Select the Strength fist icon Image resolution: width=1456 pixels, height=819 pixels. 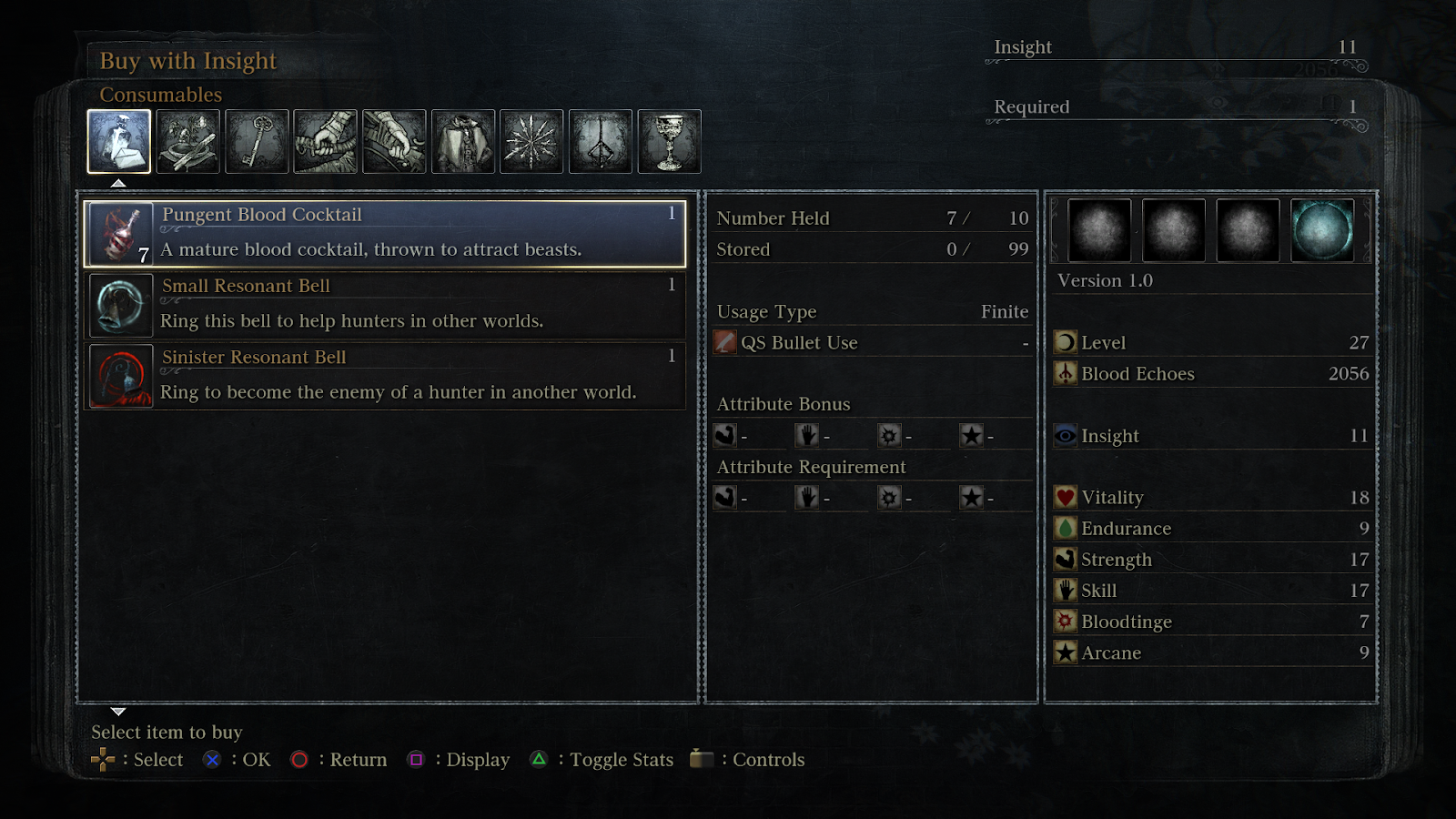(x=1067, y=559)
